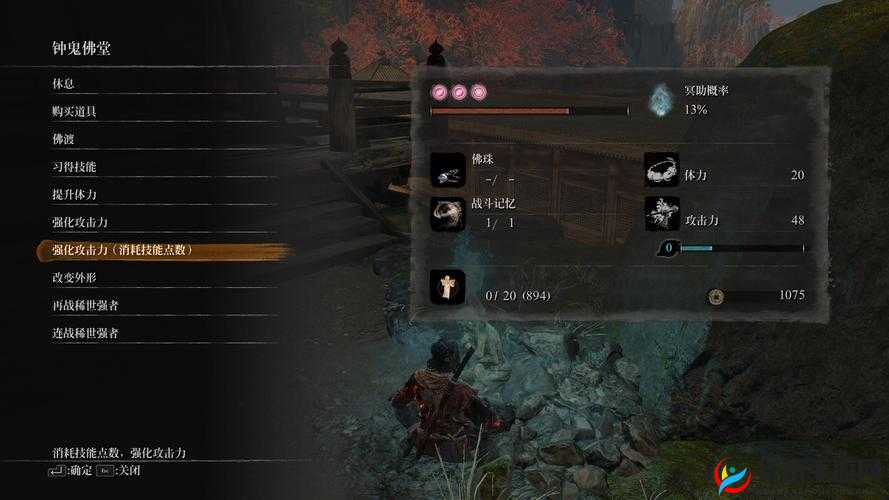Choose the 佛渡 travel option

64,139
